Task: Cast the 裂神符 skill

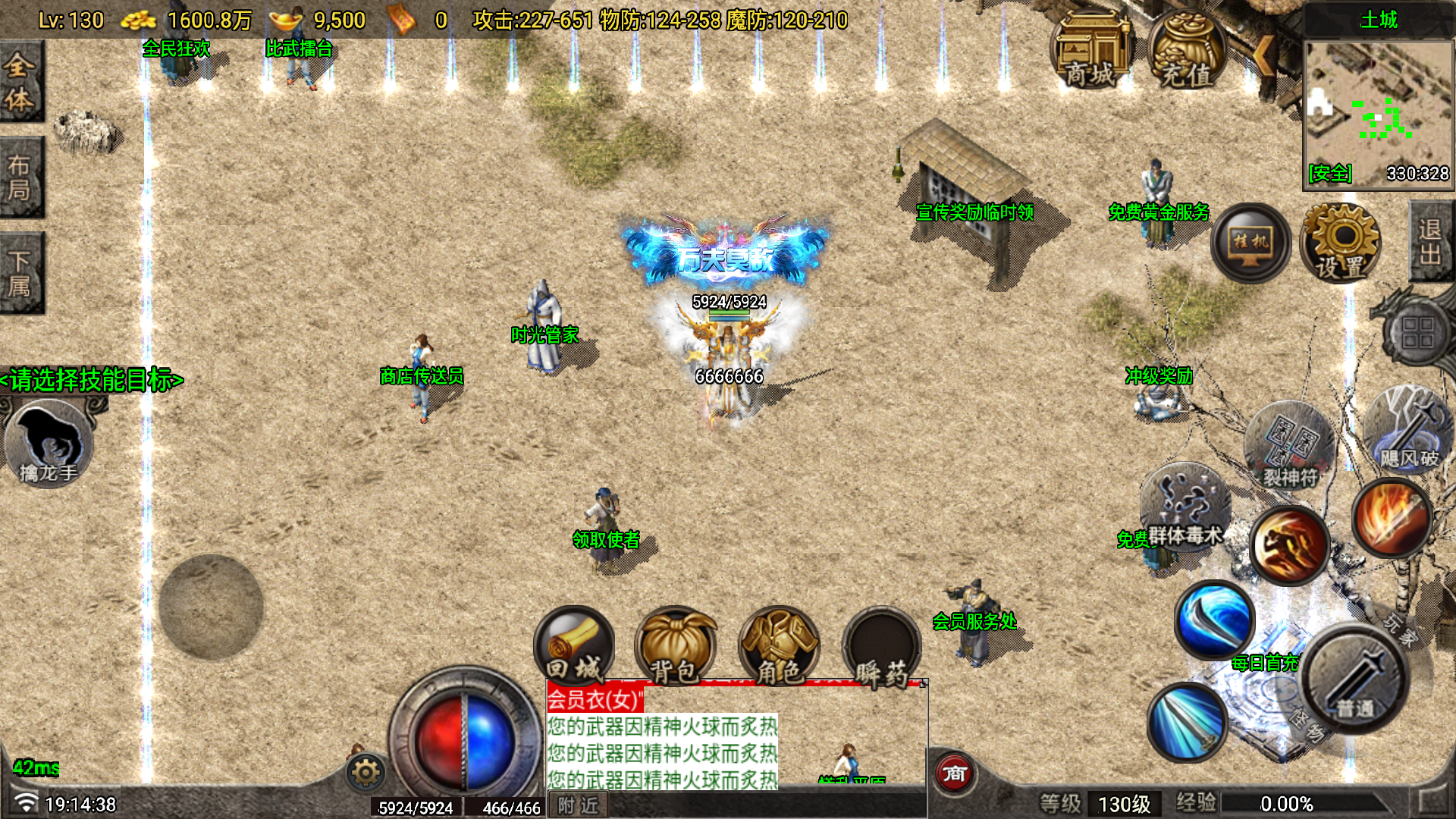Action: (1290, 447)
